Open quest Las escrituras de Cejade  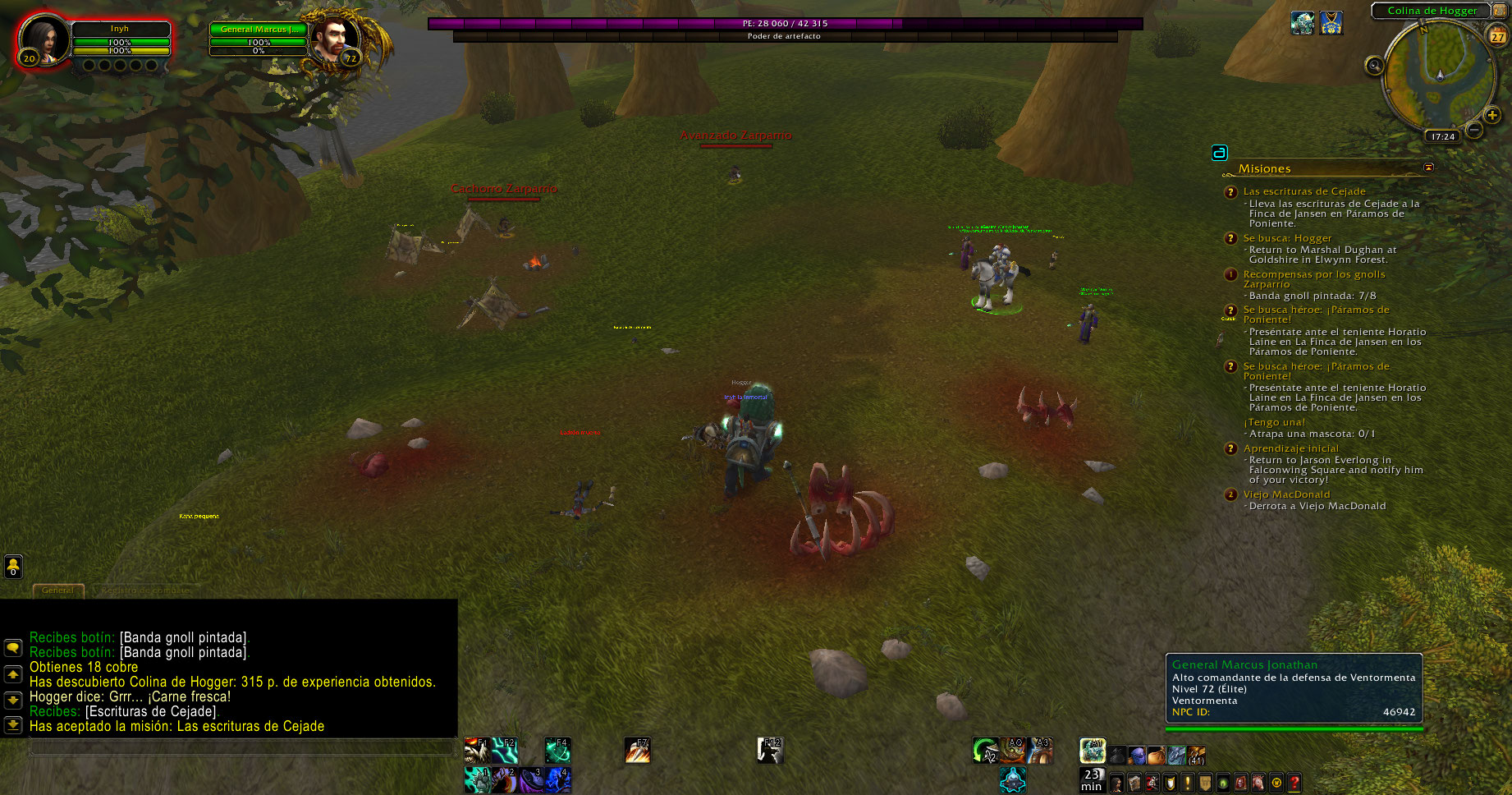pos(1304,191)
